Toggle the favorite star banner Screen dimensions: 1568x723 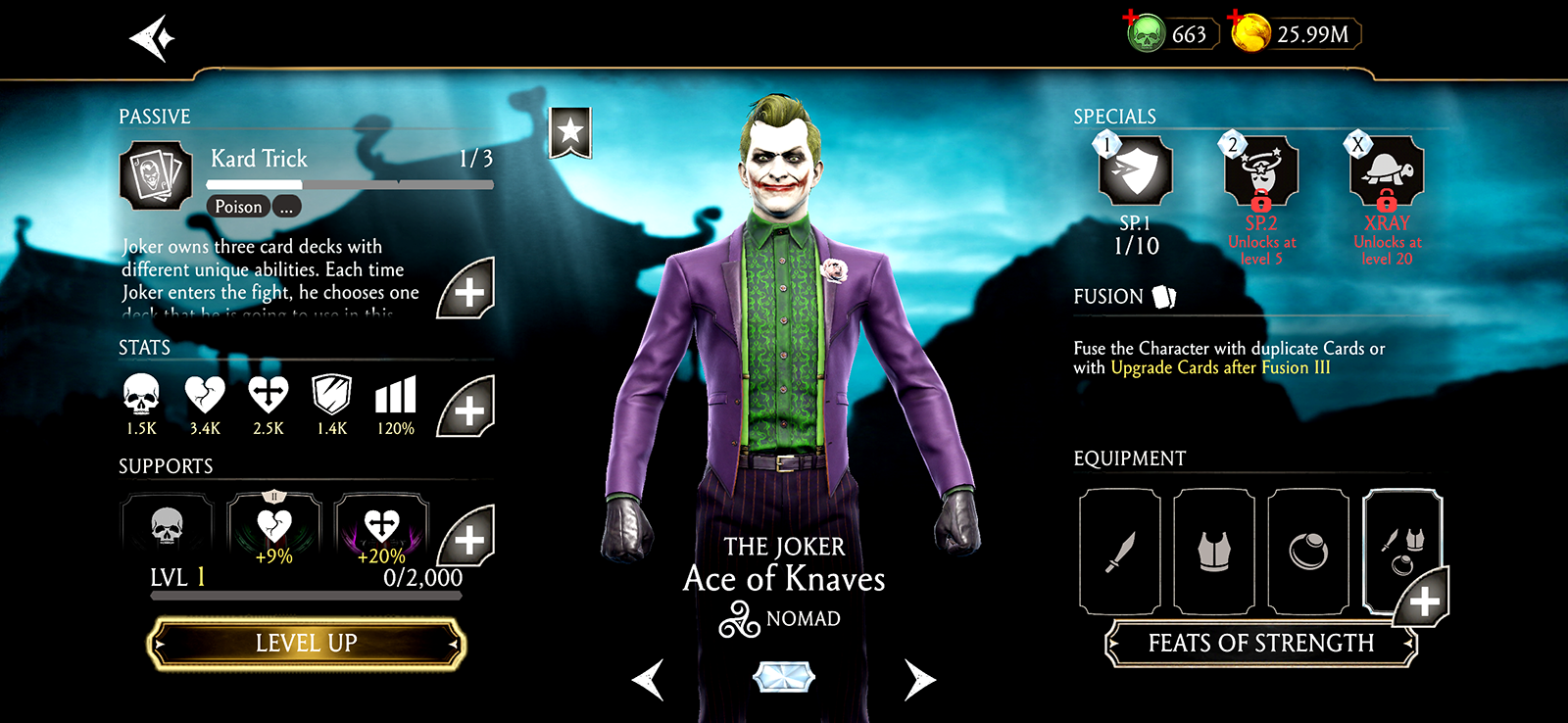pos(570,131)
